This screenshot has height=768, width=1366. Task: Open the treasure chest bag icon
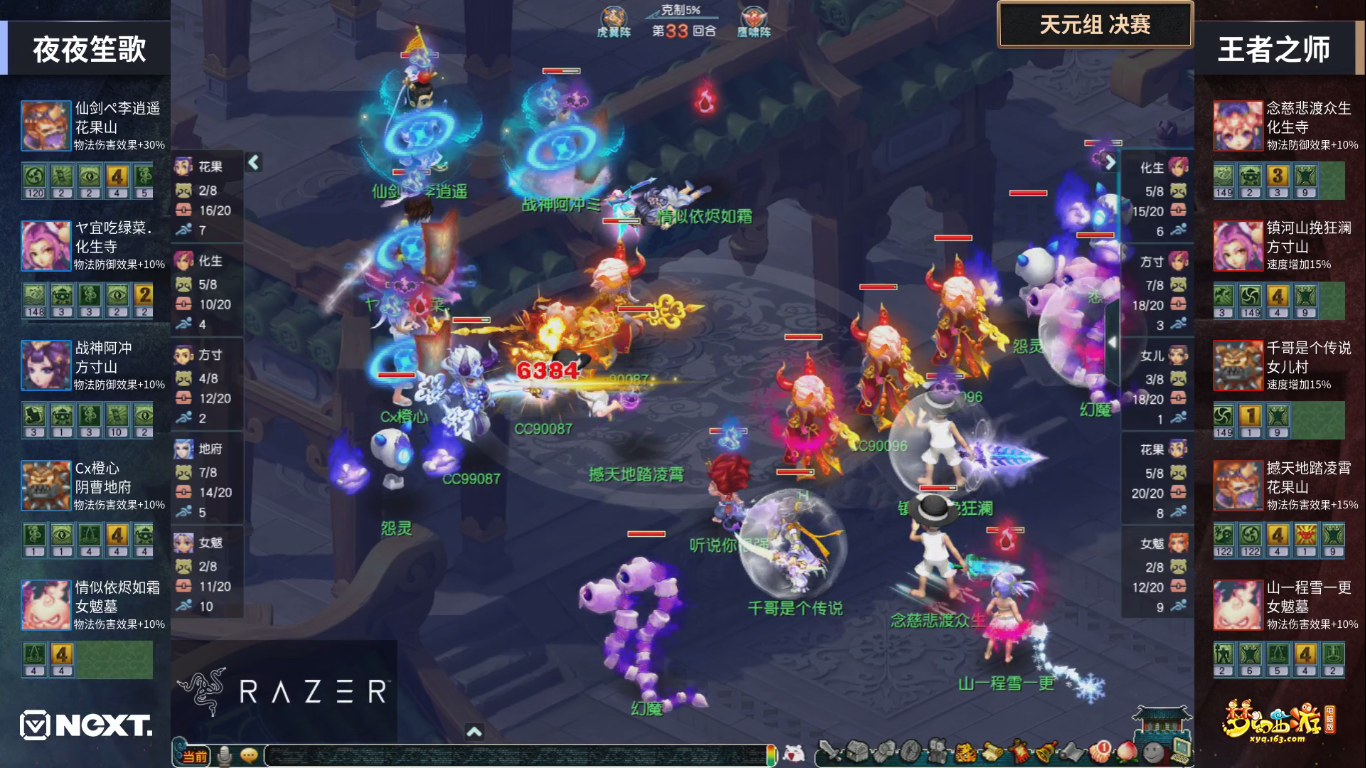pyautogui.click(x=858, y=752)
